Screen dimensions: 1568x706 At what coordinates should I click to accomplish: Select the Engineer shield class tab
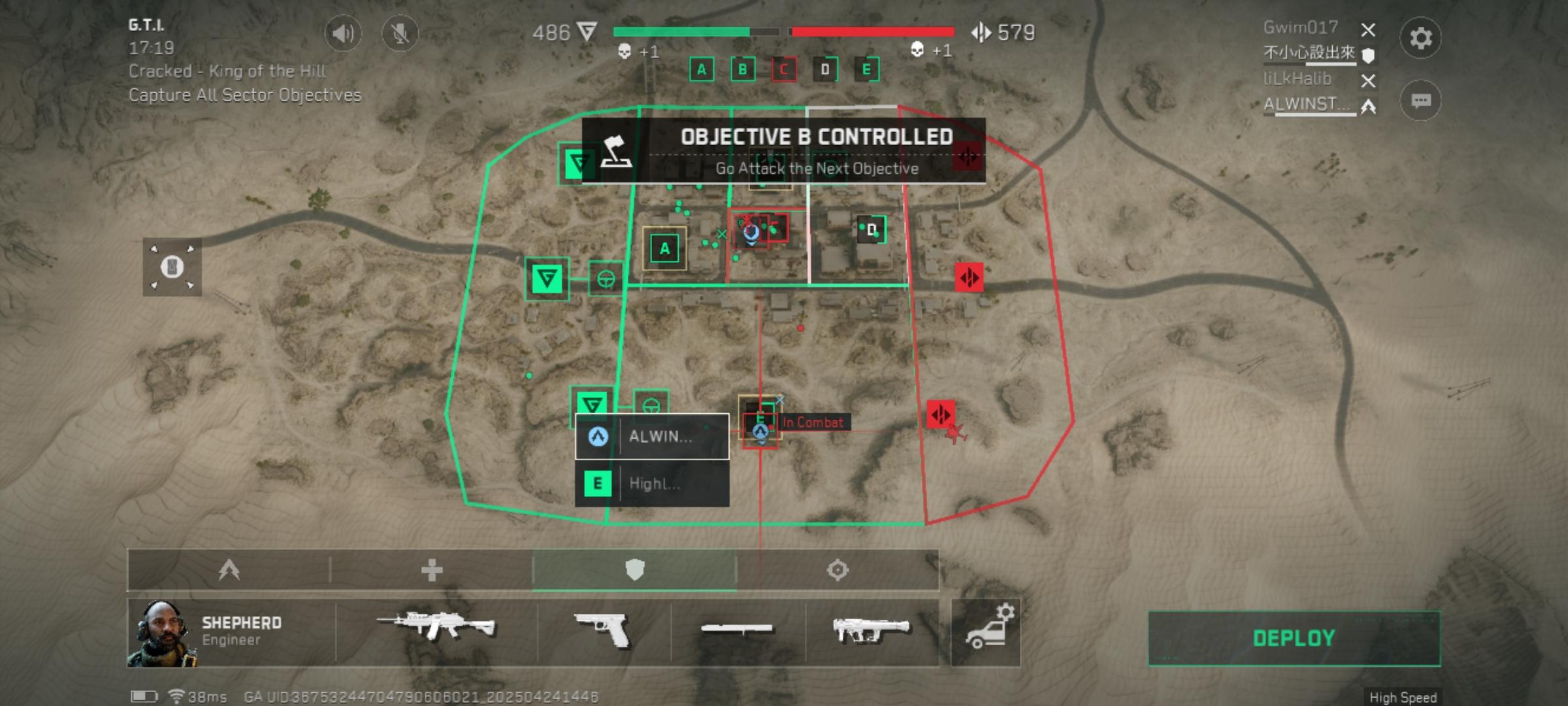(634, 570)
